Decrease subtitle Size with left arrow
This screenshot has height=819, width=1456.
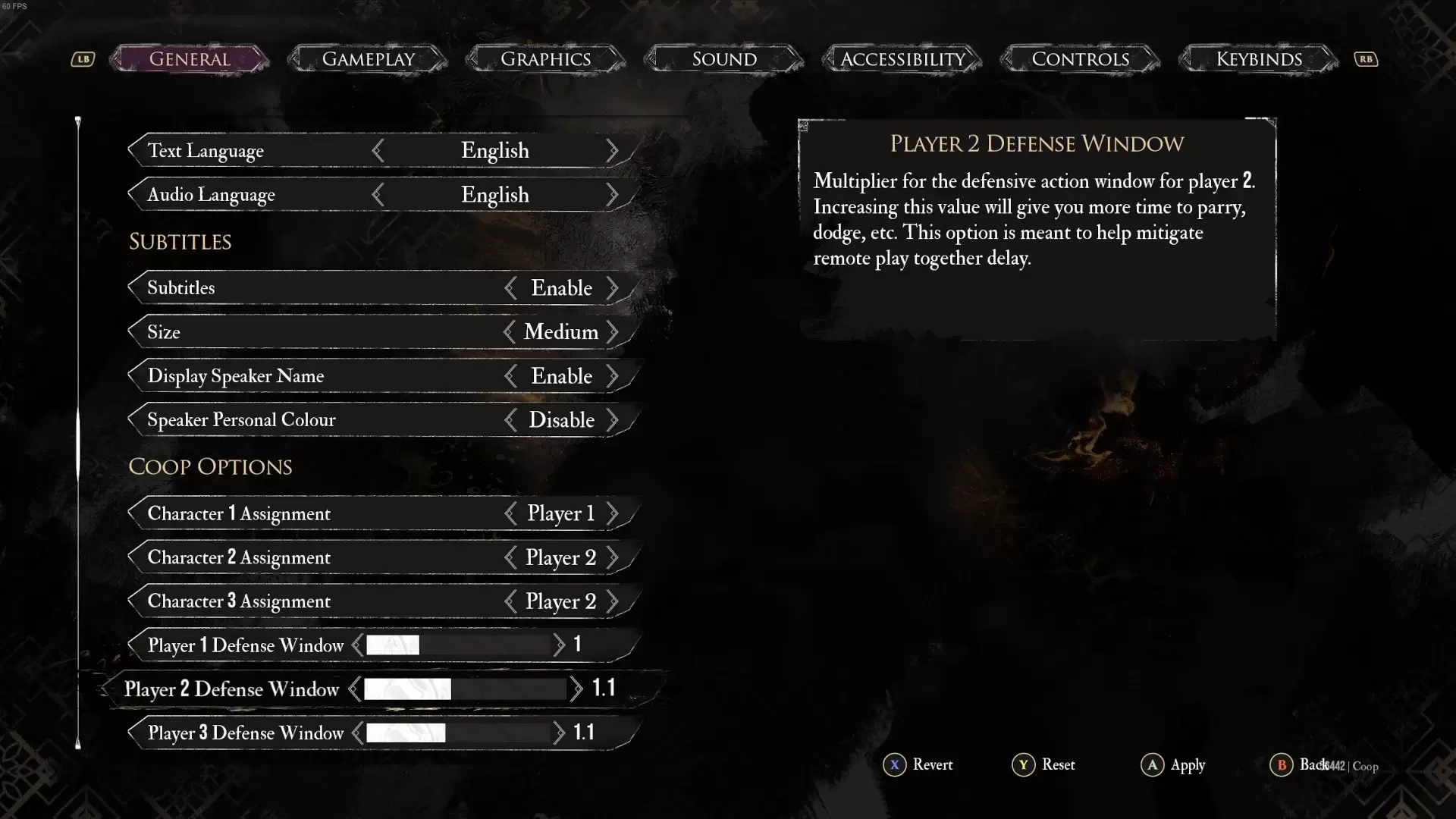[510, 332]
